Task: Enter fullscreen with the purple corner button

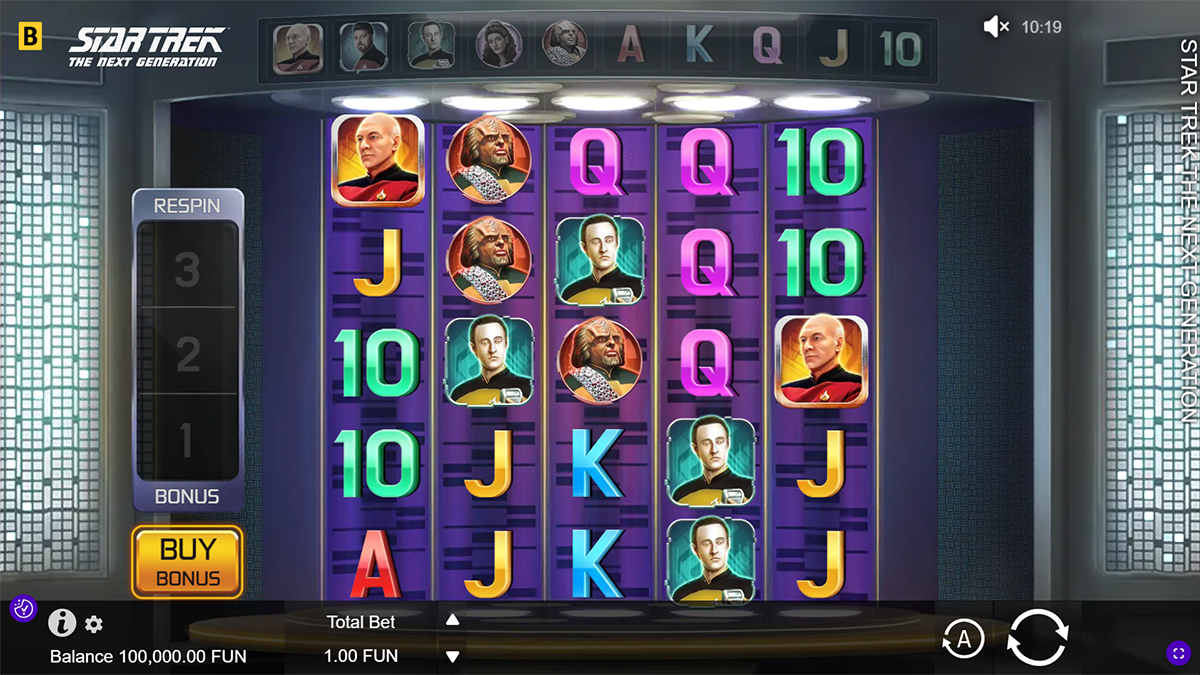Action: click(x=1178, y=653)
